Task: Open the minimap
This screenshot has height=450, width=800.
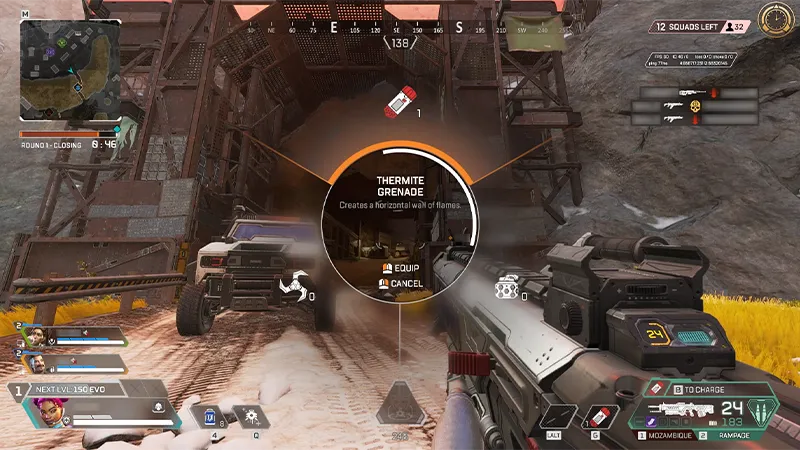Action: (x=69, y=70)
